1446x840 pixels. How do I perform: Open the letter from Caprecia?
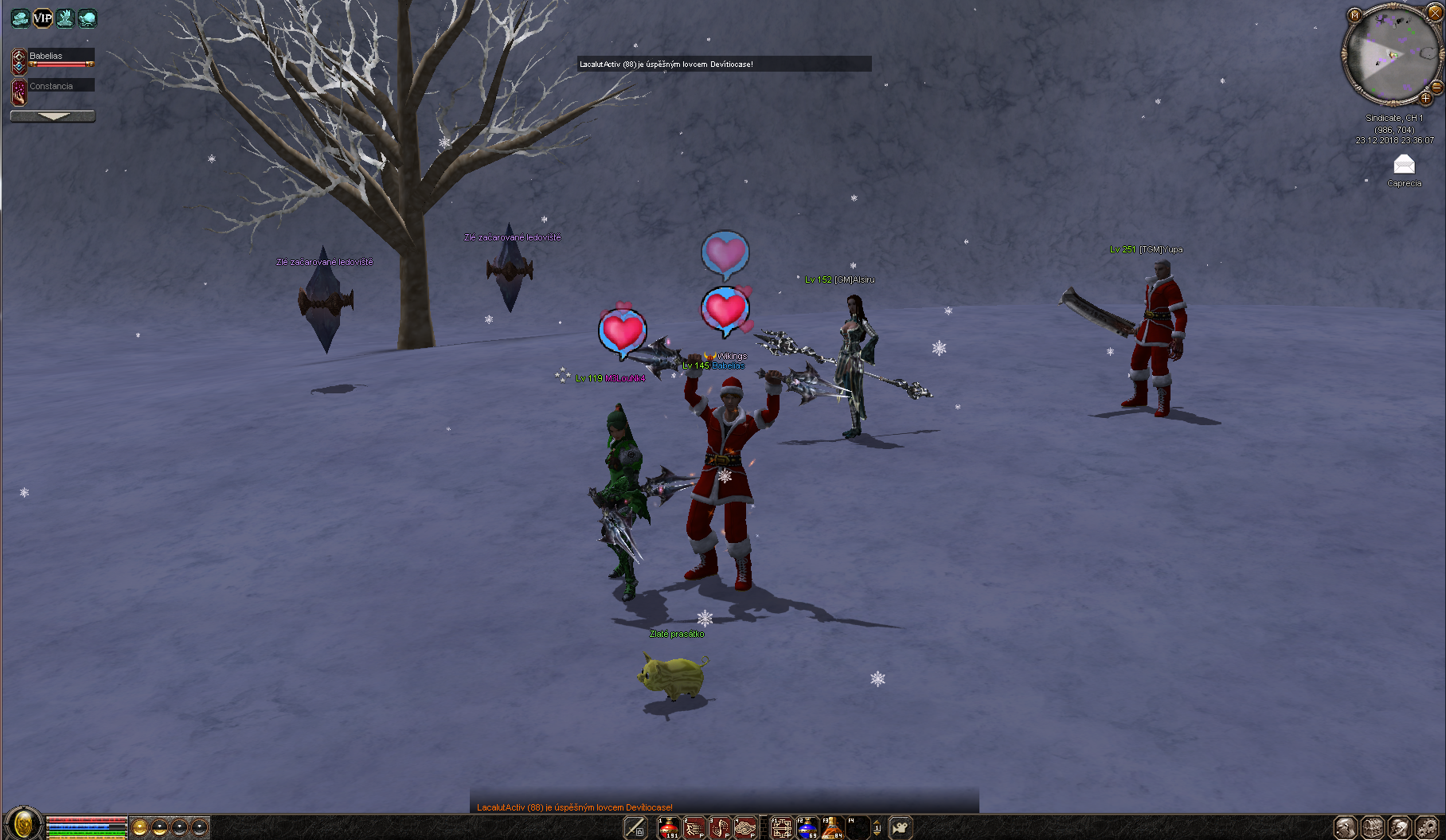(x=1404, y=165)
